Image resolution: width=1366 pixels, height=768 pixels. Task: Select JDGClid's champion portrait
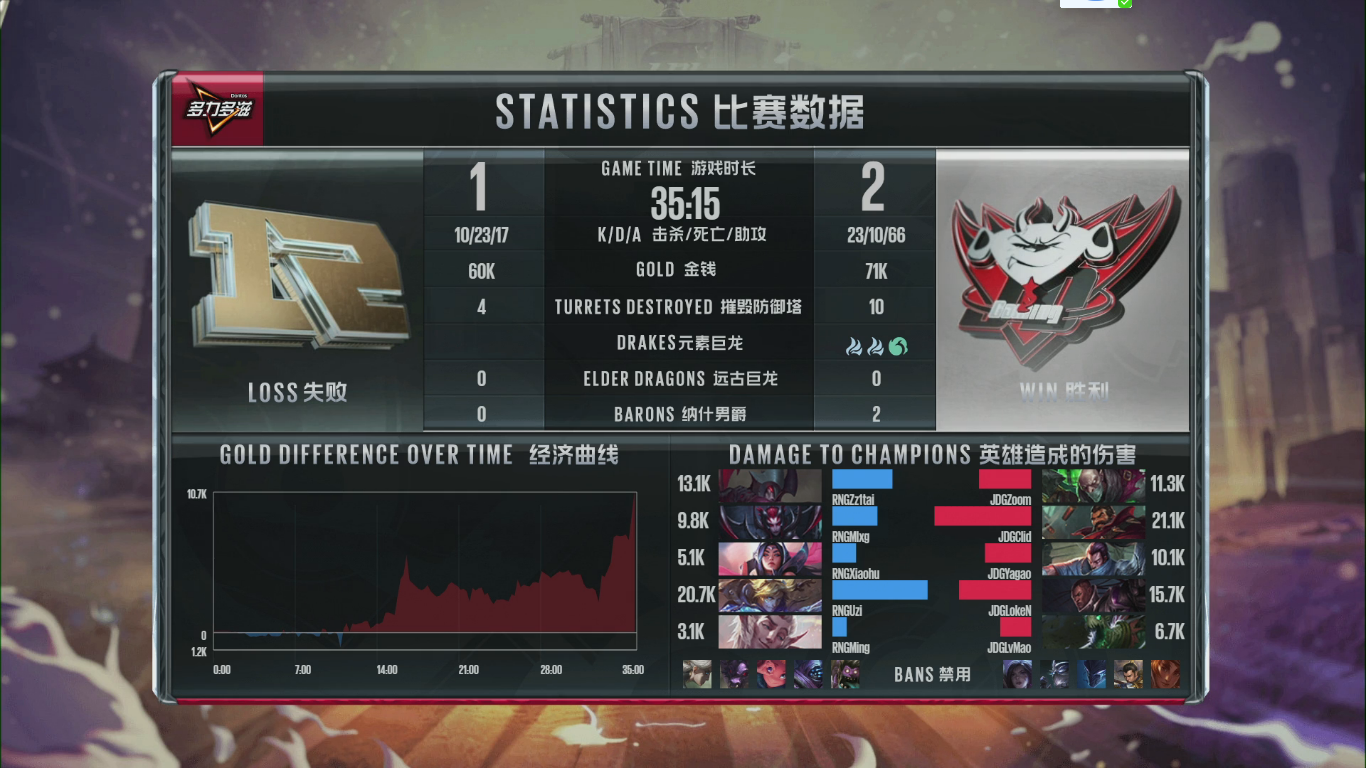point(1093,520)
